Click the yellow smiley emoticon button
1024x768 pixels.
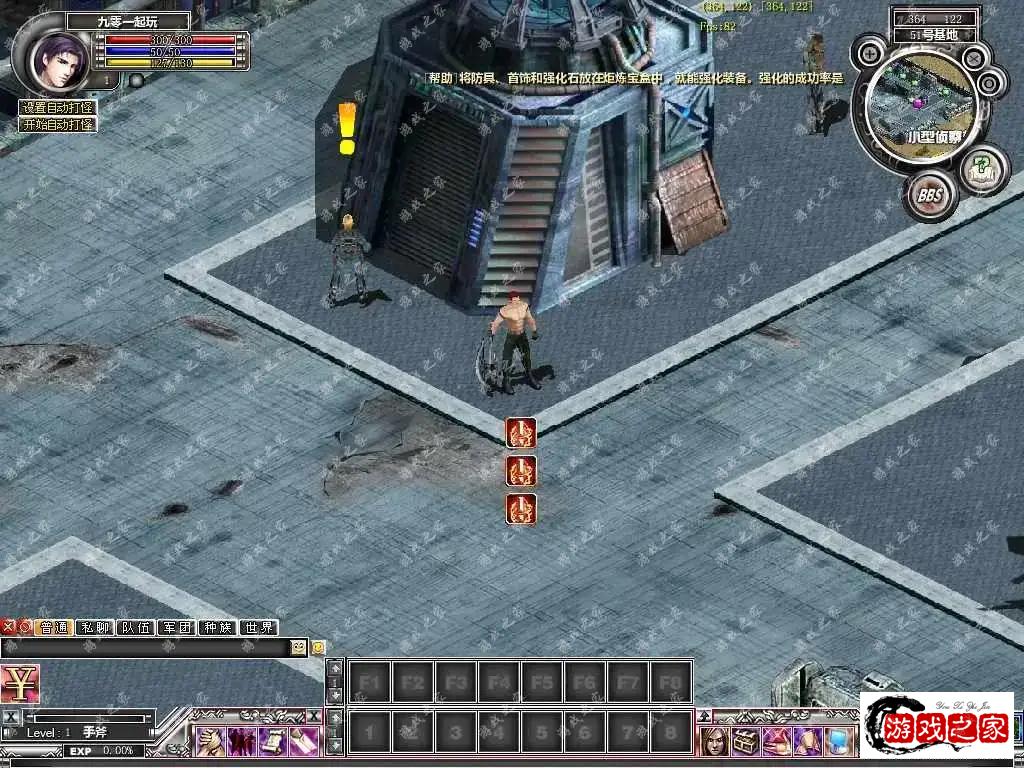coord(318,648)
